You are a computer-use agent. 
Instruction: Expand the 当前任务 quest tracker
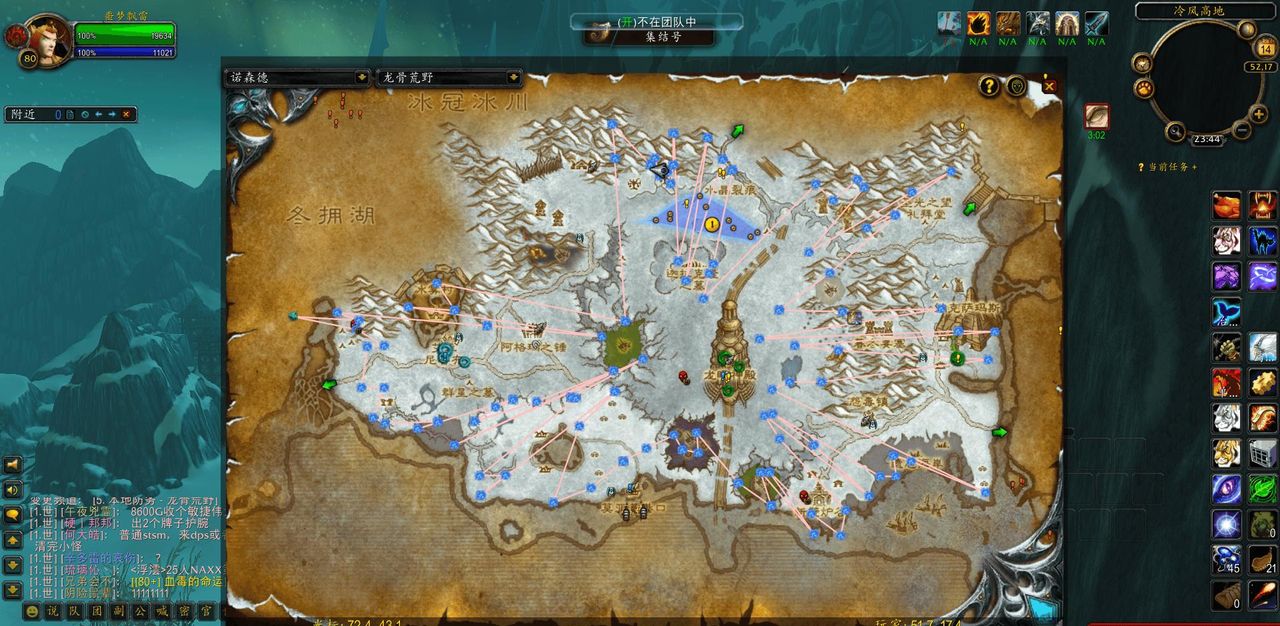pos(1166,167)
